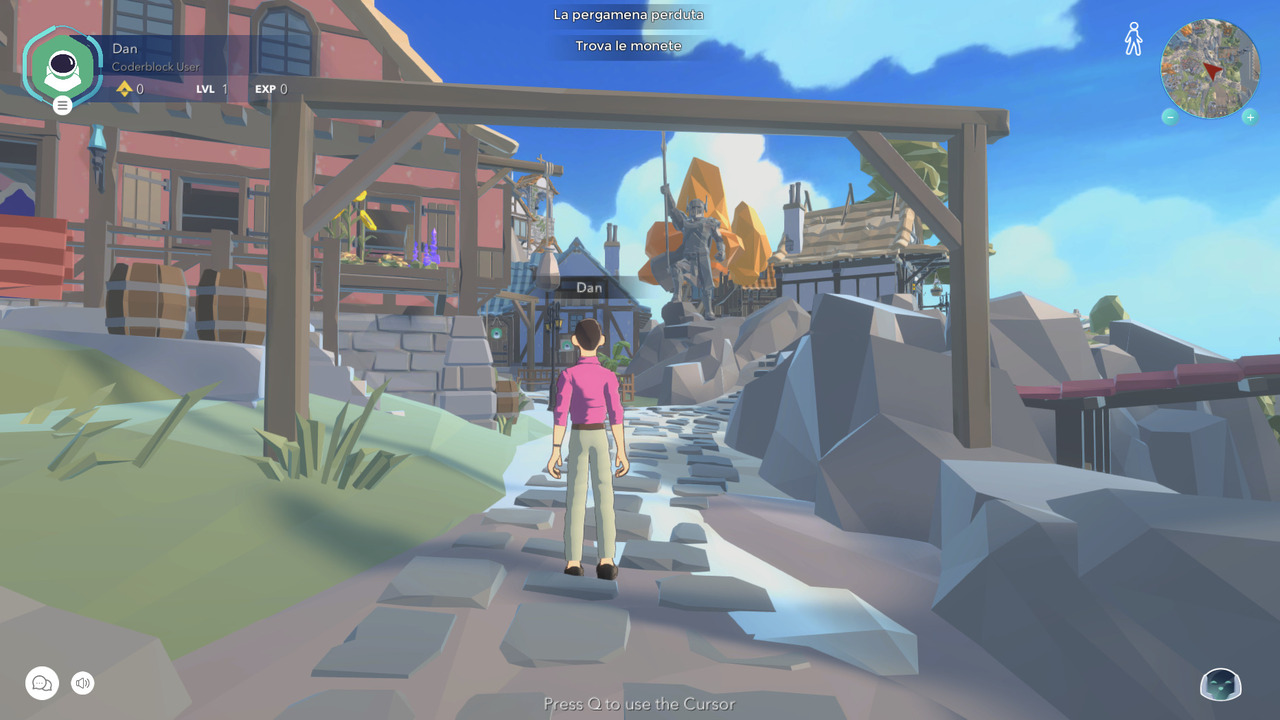Open the circular minimap
The image size is (1280, 720).
[1210, 68]
